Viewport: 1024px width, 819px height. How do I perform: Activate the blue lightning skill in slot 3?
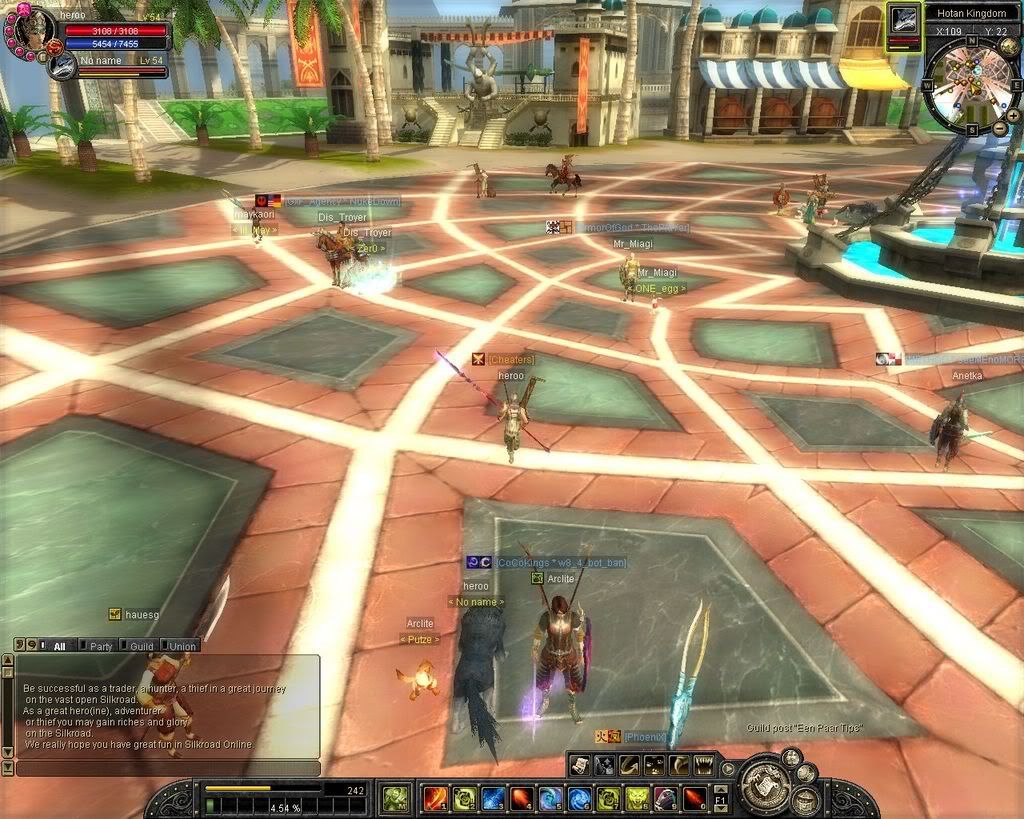pos(493,798)
